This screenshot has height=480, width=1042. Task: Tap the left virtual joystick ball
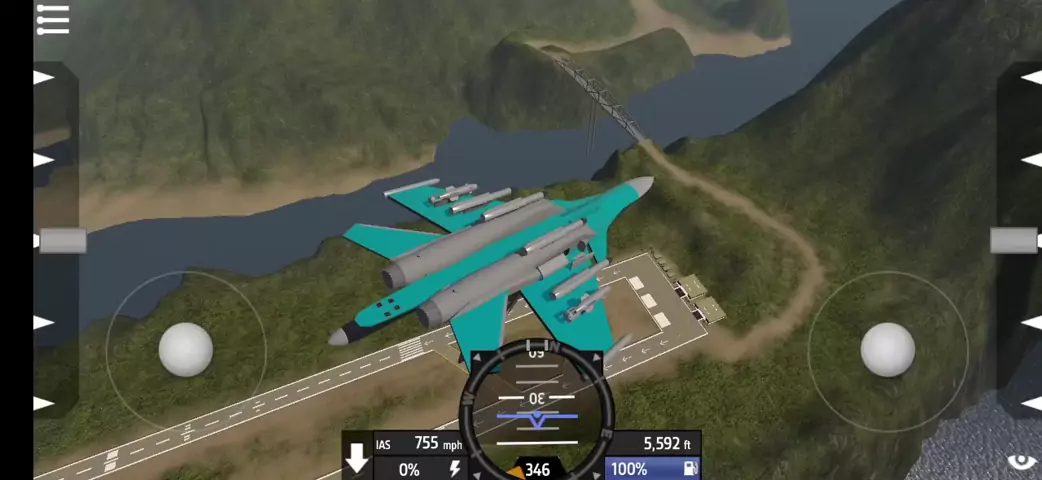[186, 350]
